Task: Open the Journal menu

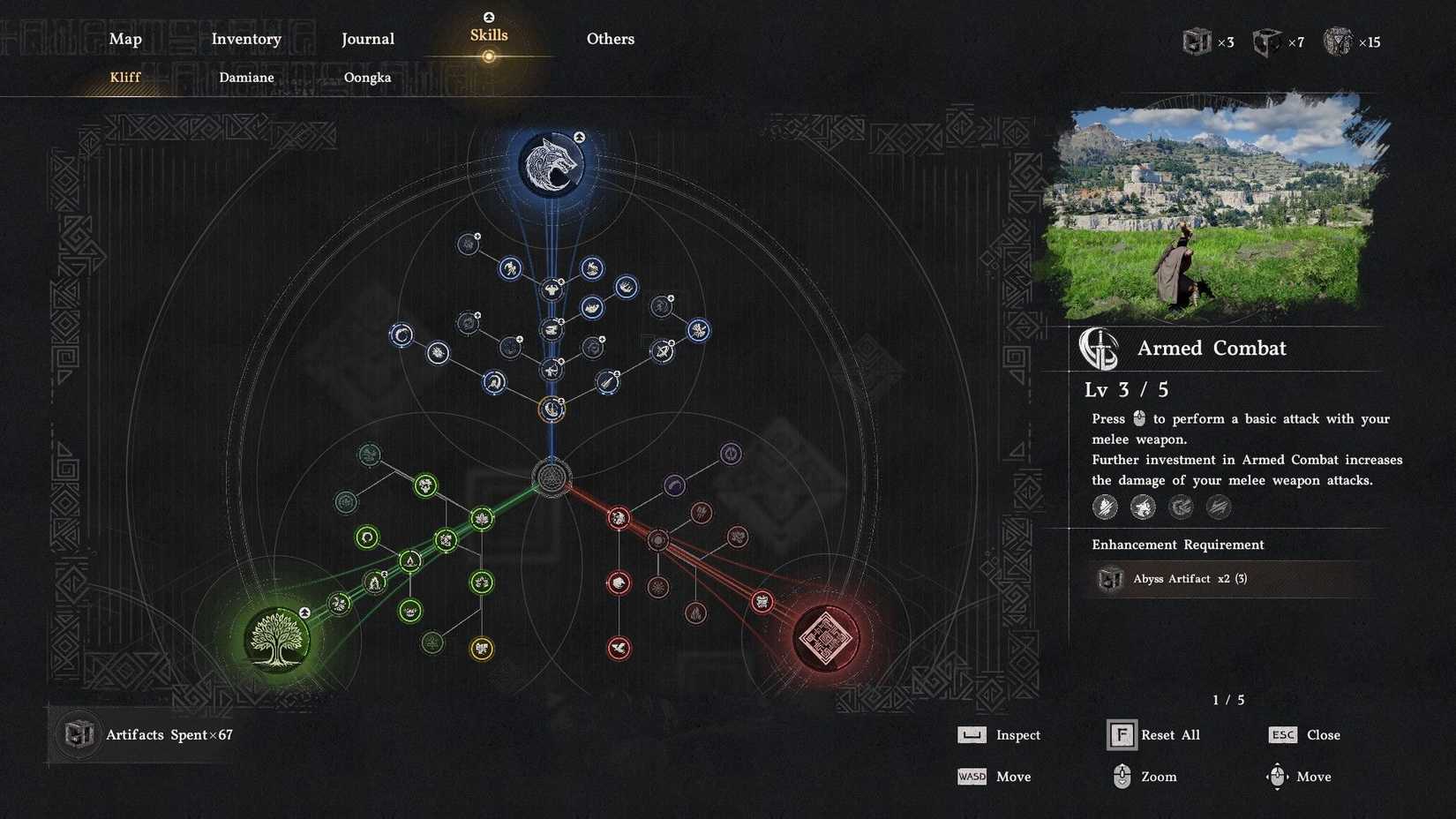Action: point(367,39)
